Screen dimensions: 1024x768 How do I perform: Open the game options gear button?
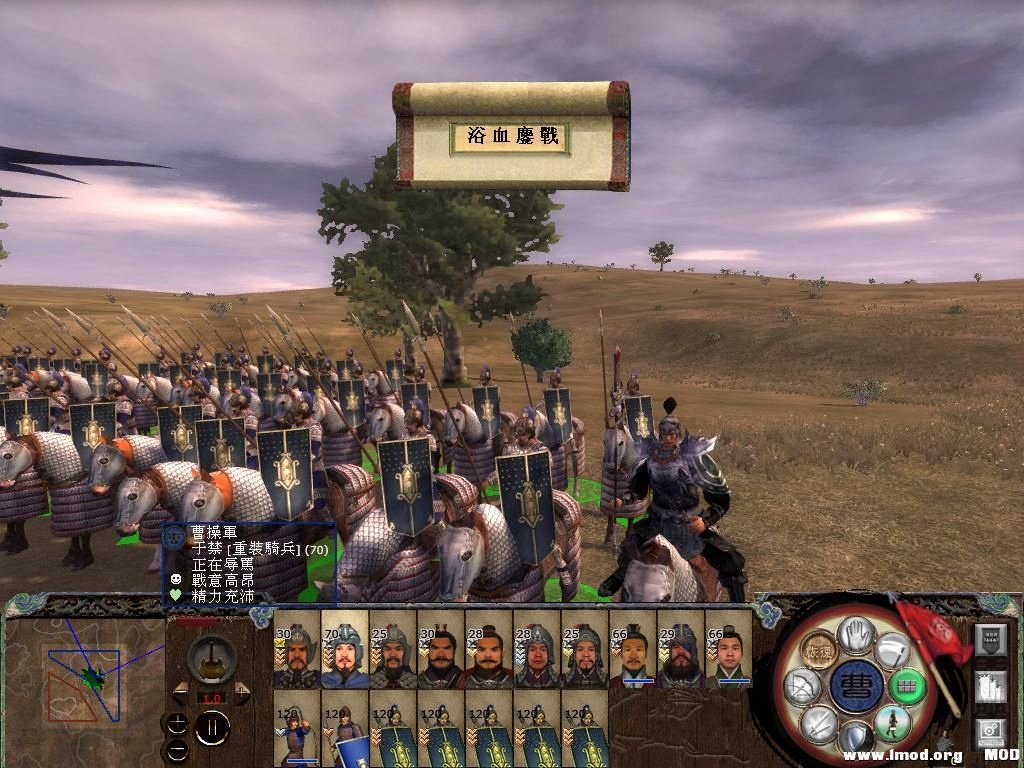coord(990,732)
